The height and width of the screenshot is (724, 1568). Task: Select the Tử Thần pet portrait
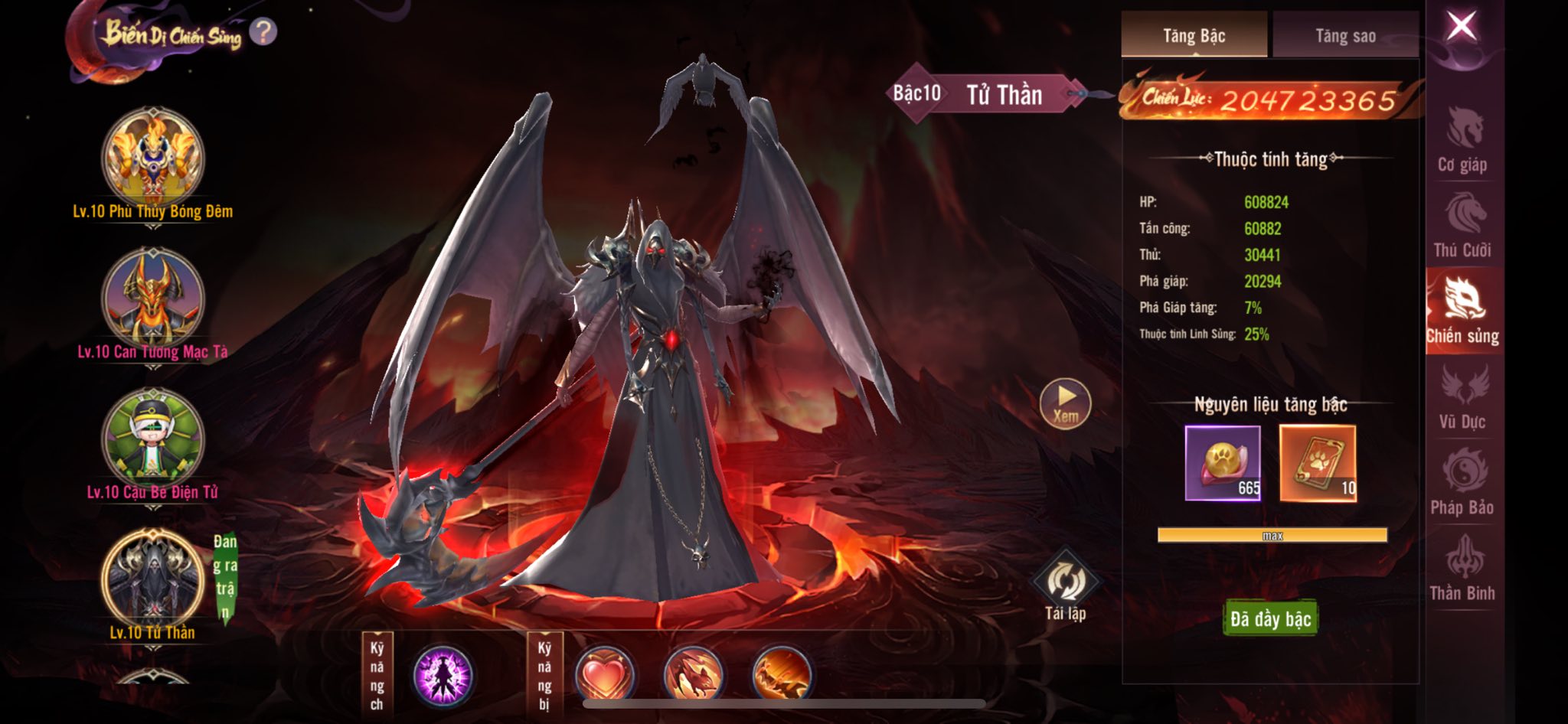coord(153,579)
